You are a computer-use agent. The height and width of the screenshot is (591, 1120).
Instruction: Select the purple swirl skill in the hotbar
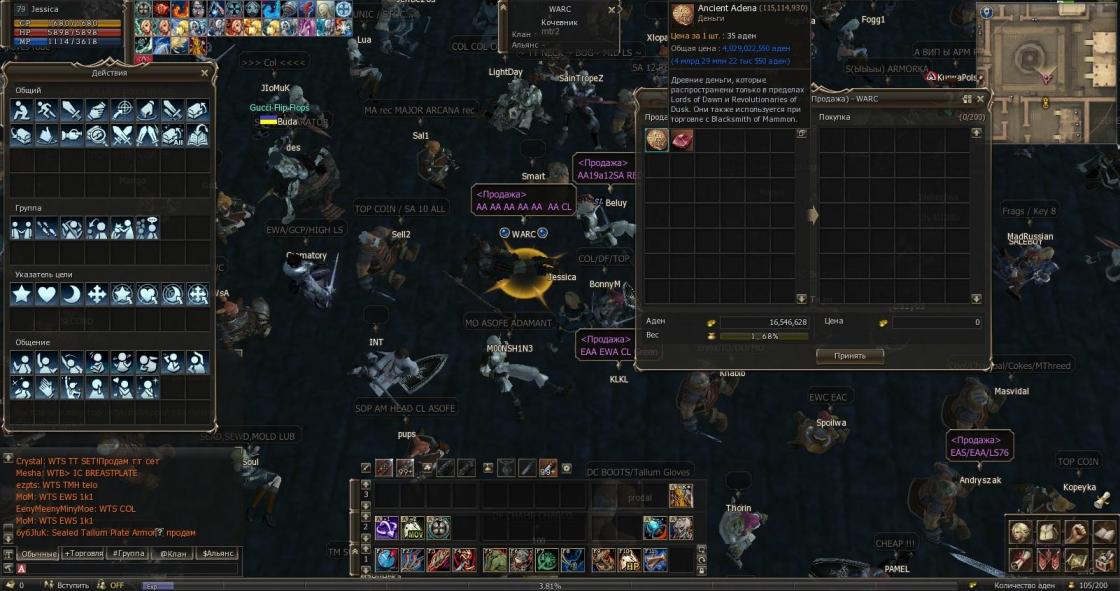pos(387,527)
